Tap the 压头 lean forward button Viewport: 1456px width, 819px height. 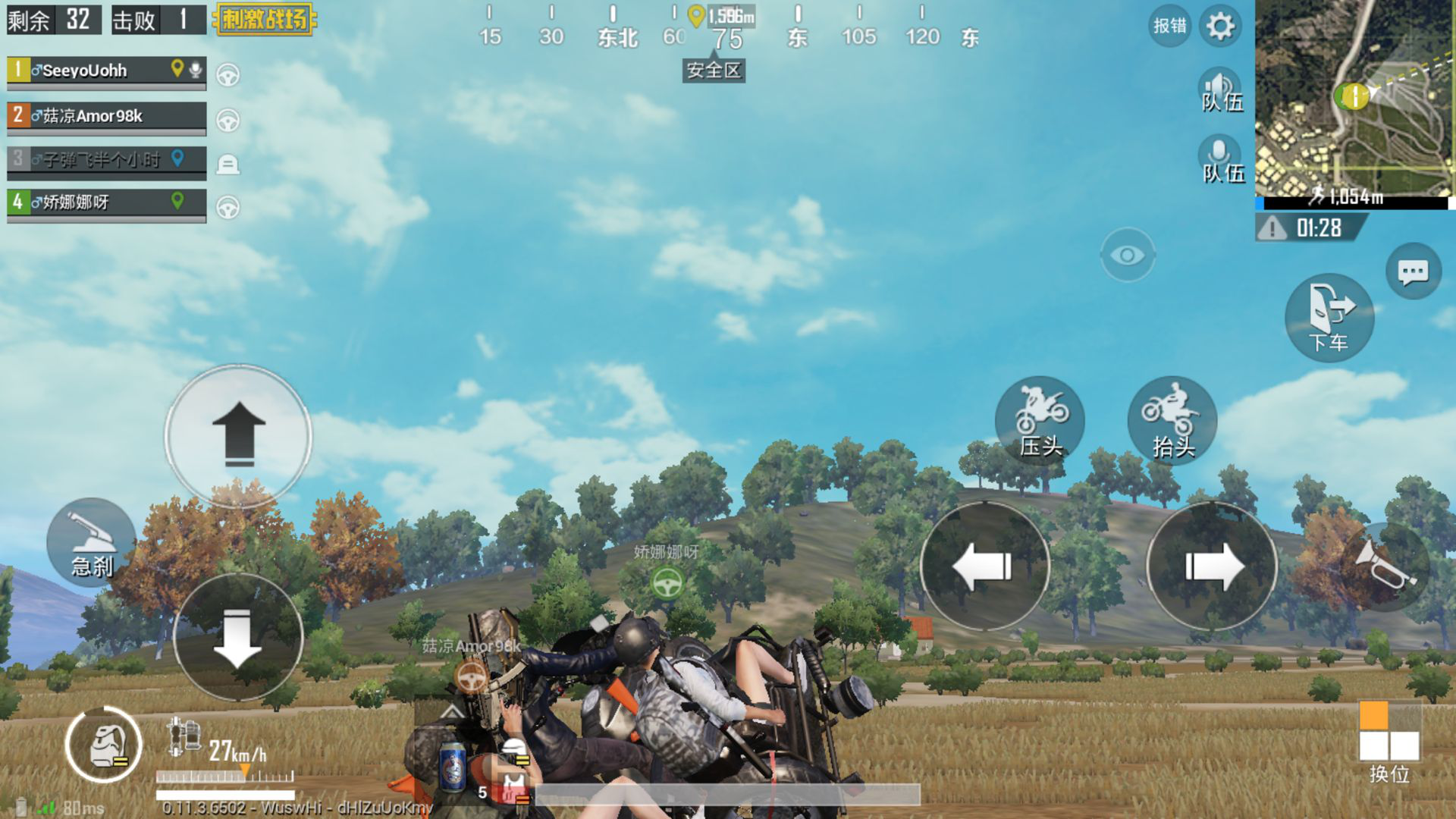[x=1040, y=419]
